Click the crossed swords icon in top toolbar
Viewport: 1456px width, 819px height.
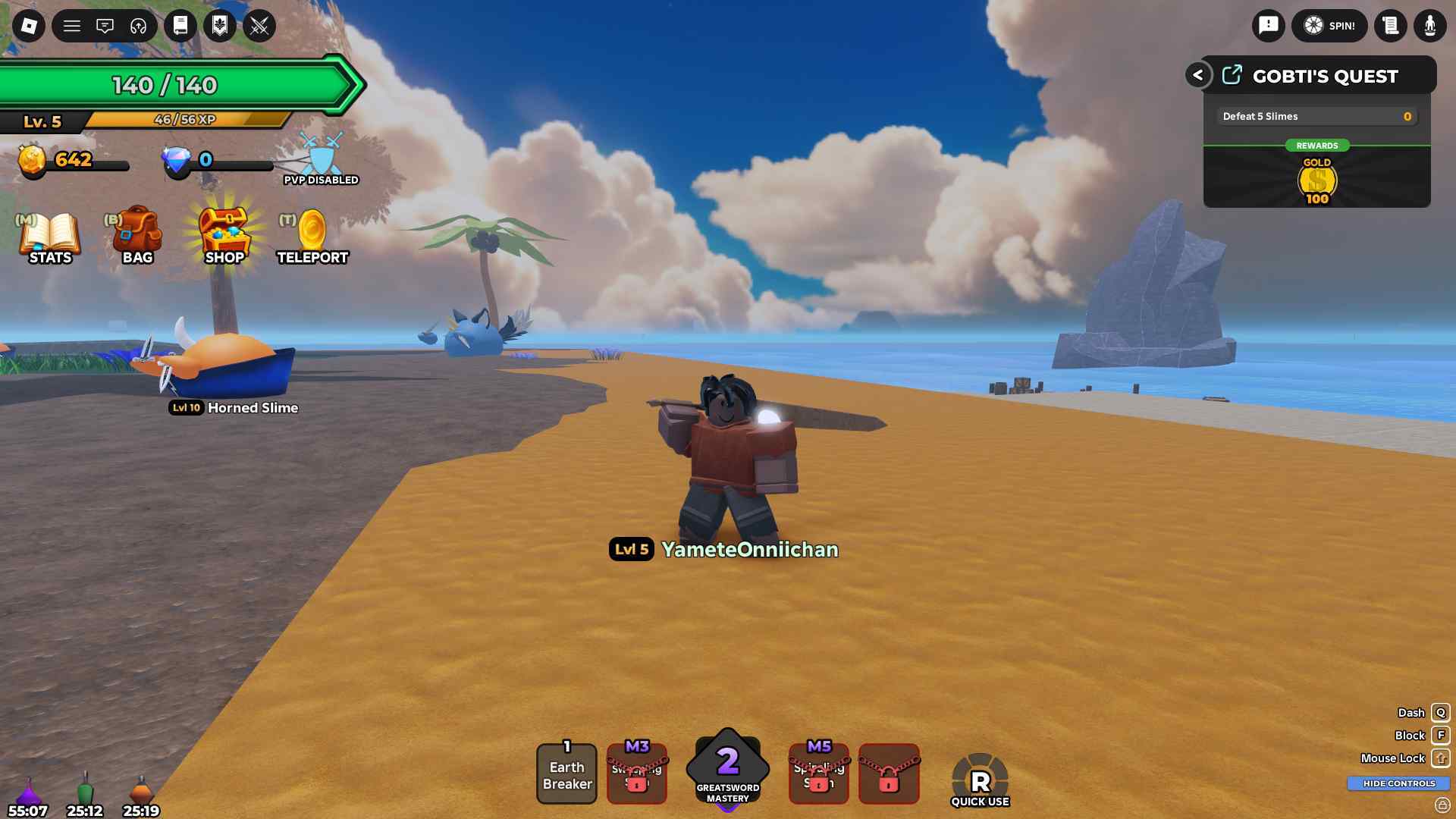click(260, 27)
